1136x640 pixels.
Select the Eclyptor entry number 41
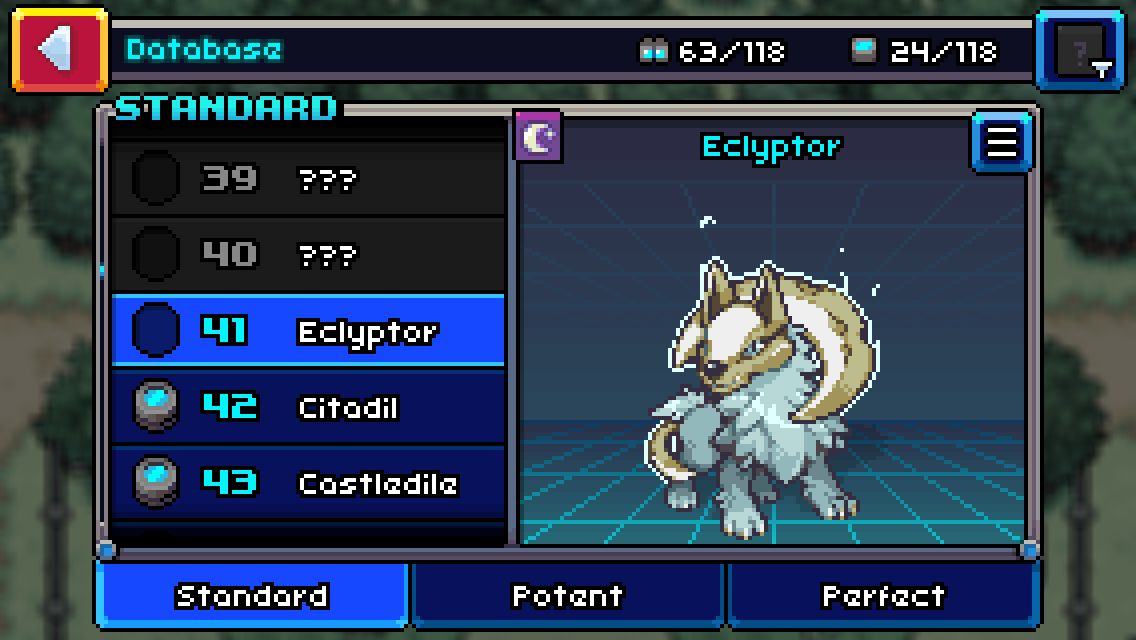pos(308,331)
